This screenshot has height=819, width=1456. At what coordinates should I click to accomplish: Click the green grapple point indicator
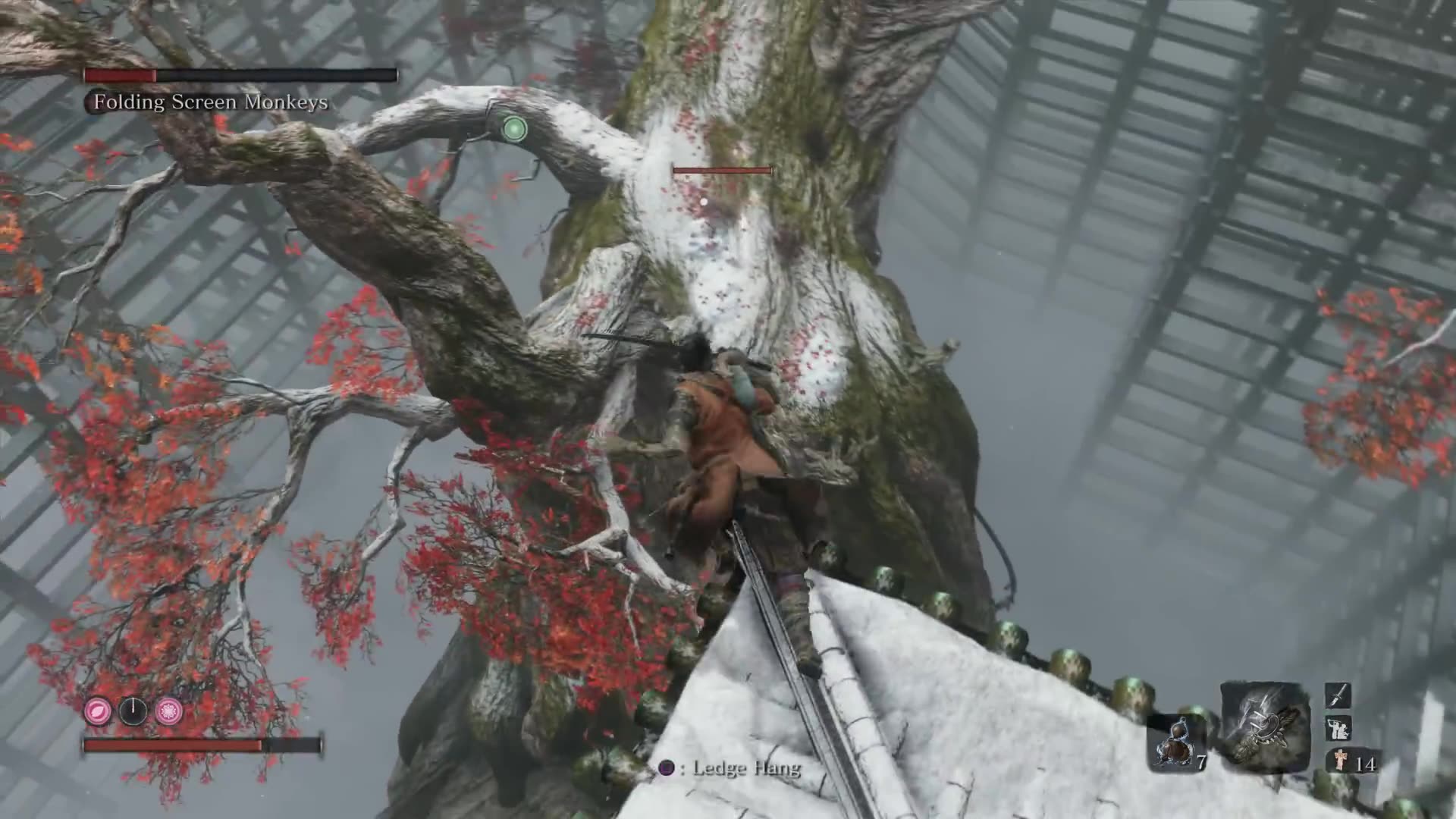pyautogui.click(x=514, y=129)
